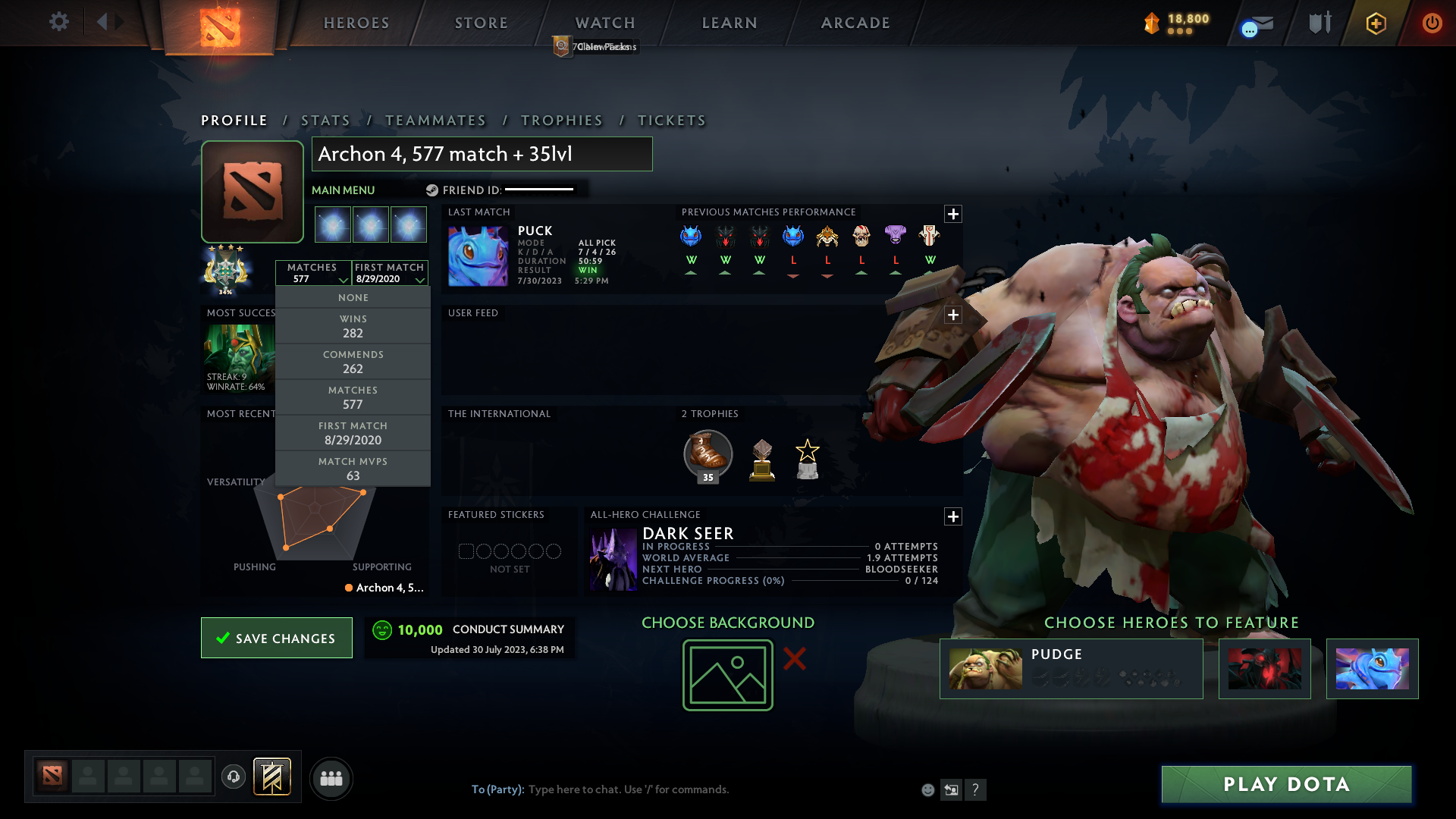This screenshot has height=819, width=1456.
Task: Open the Dota Plus subscription icon
Action: pyautogui.click(x=1376, y=23)
